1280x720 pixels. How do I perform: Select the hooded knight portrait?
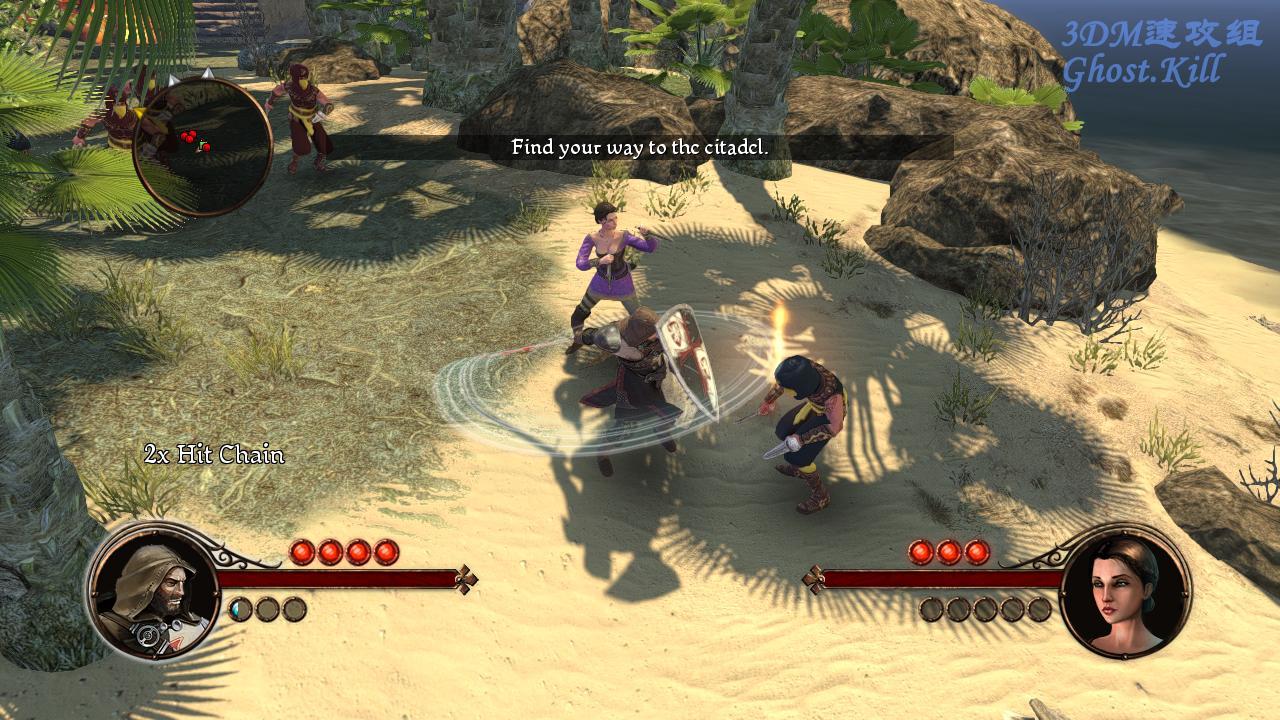152,590
